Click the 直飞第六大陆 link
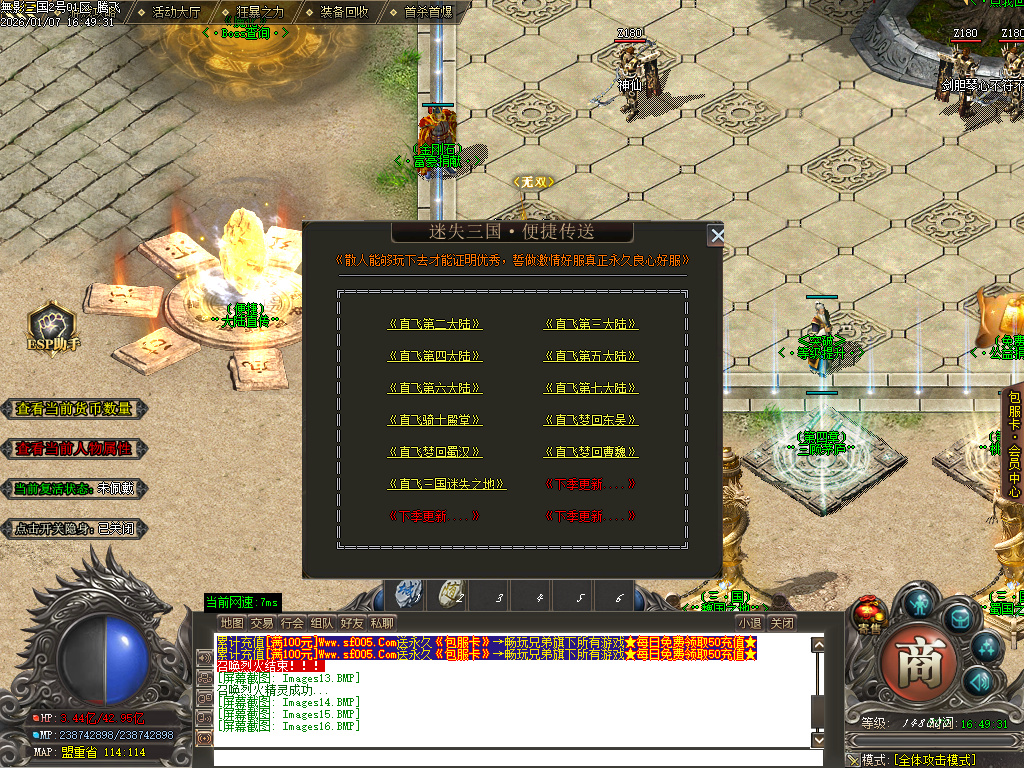Image resolution: width=1024 pixels, height=768 pixels. click(x=435, y=388)
